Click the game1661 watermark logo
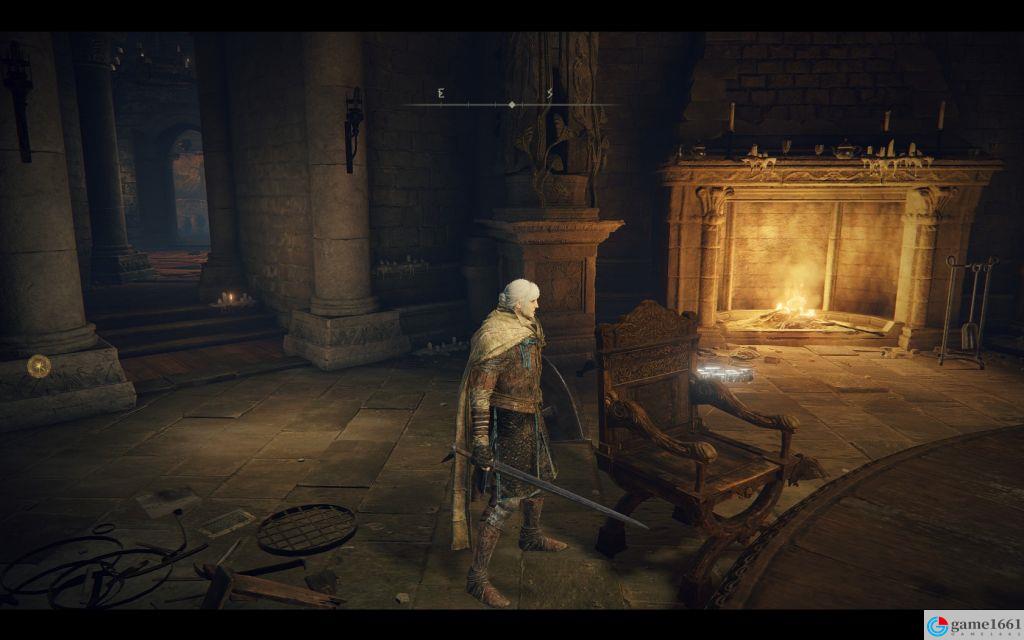Screen dimensions: 1024x640 point(973,625)
